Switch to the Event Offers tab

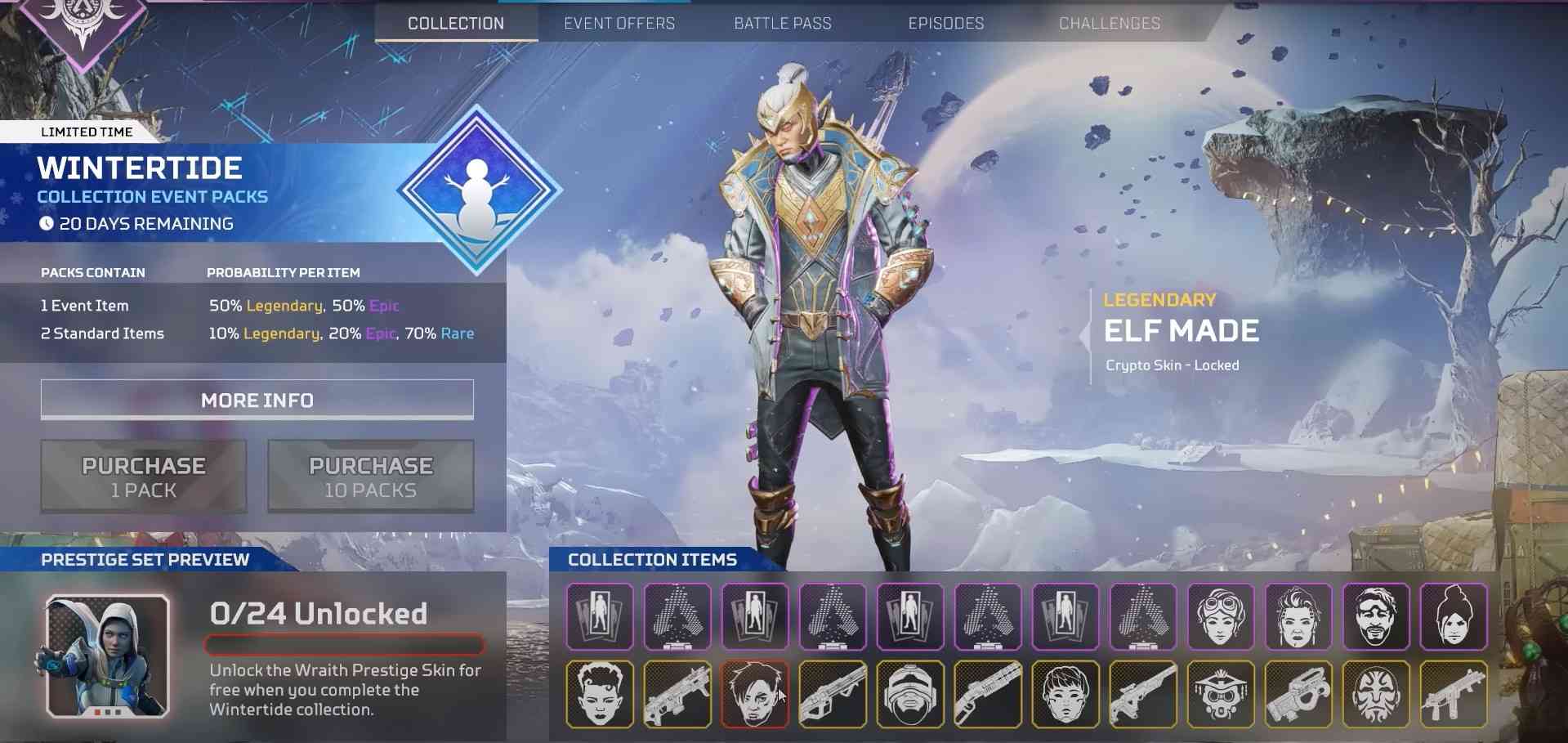[619, 23]
